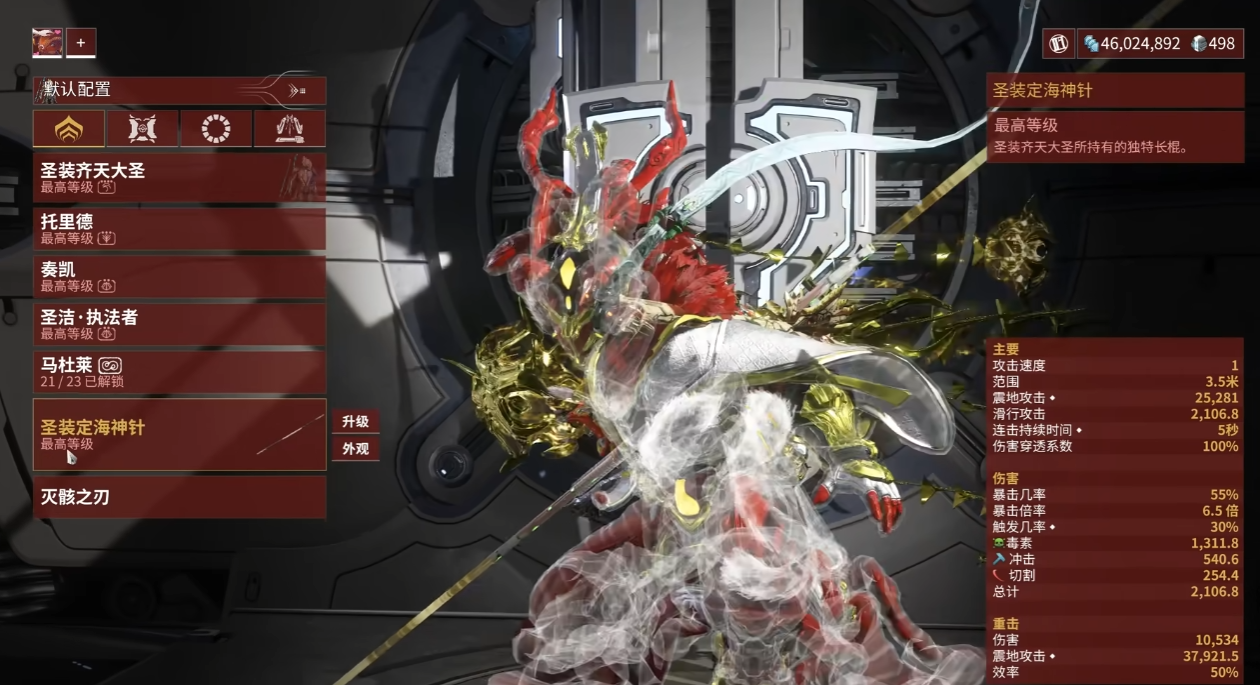Screen dimensions: 1260x685
Task: Switch to the Warframe lotus tab
Action: [69, 128]
